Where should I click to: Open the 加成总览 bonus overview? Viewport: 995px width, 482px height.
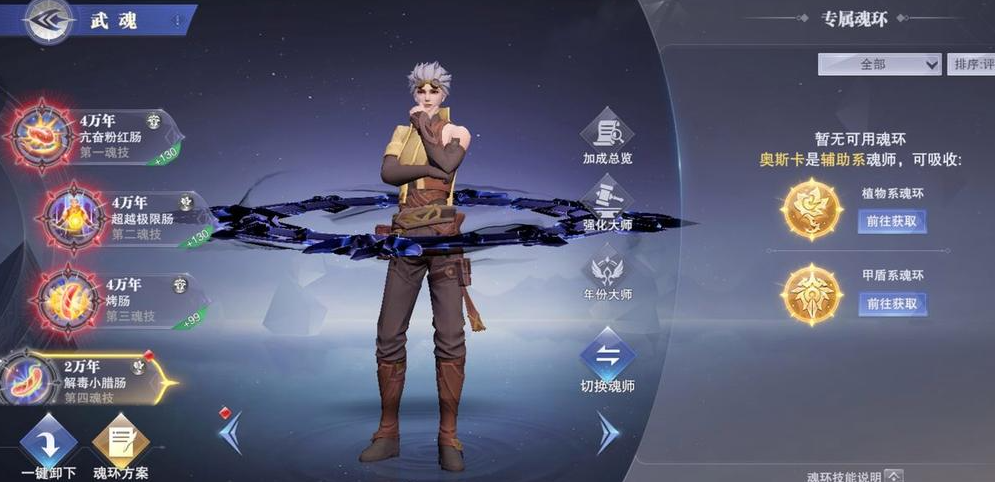pyautogui.click(x=607, y=138)
